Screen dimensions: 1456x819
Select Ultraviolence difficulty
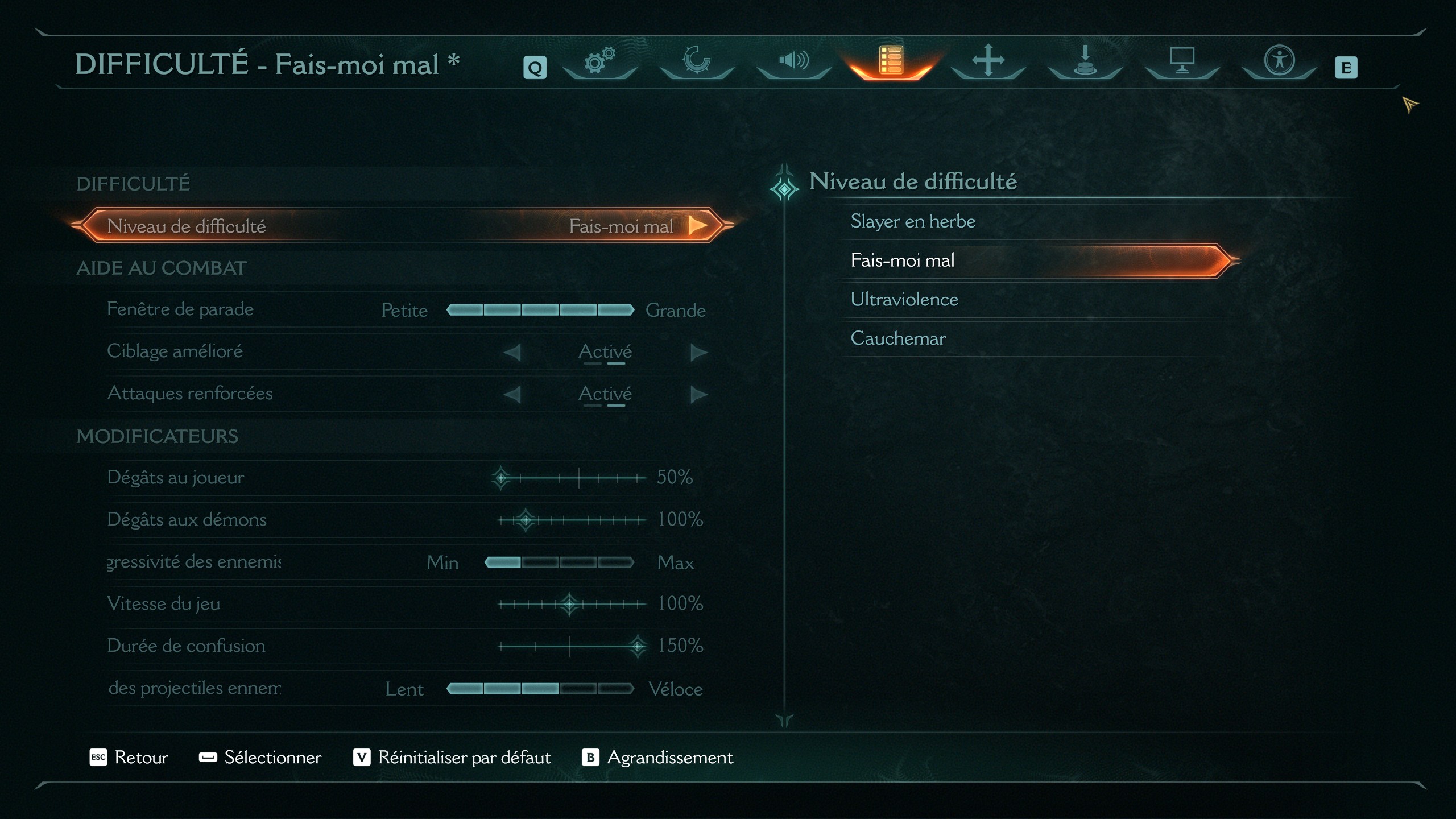pyautogui.click(x=904, y=299)
